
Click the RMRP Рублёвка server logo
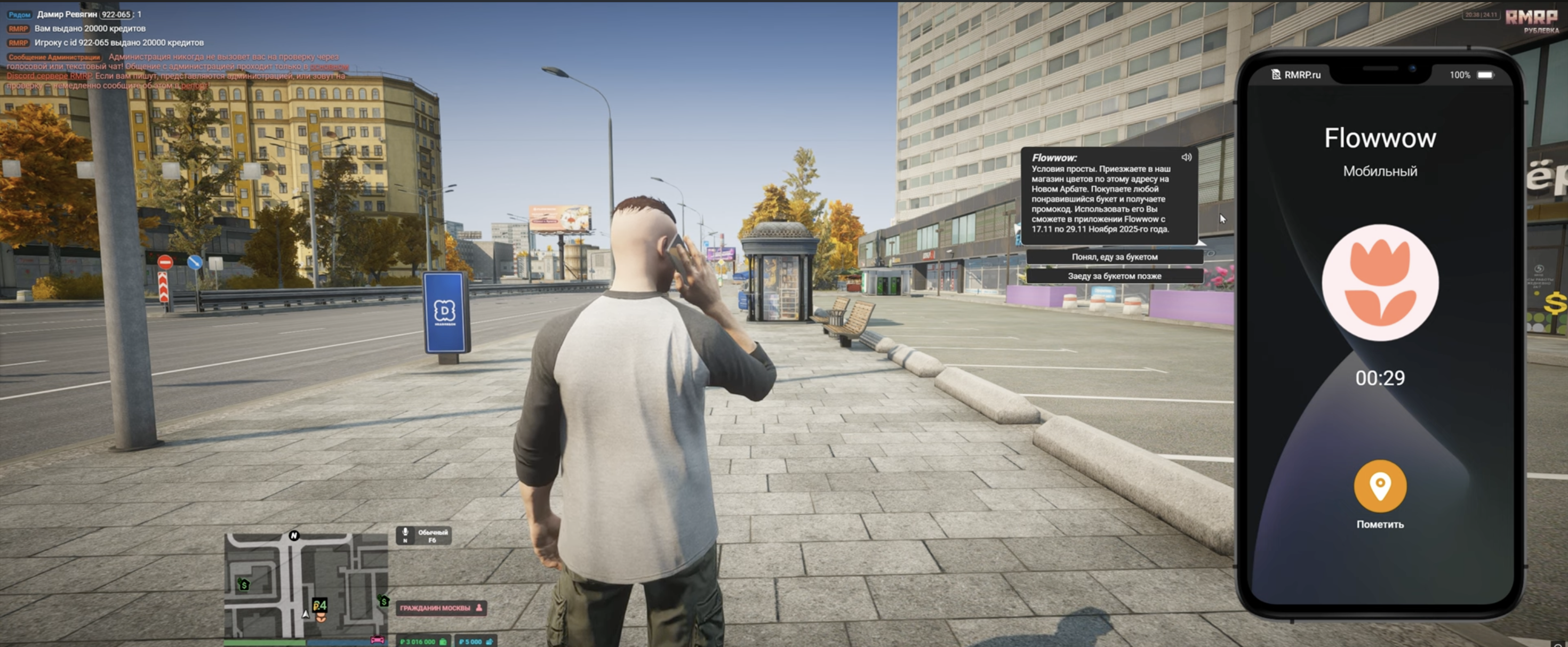pos(1532,21)
